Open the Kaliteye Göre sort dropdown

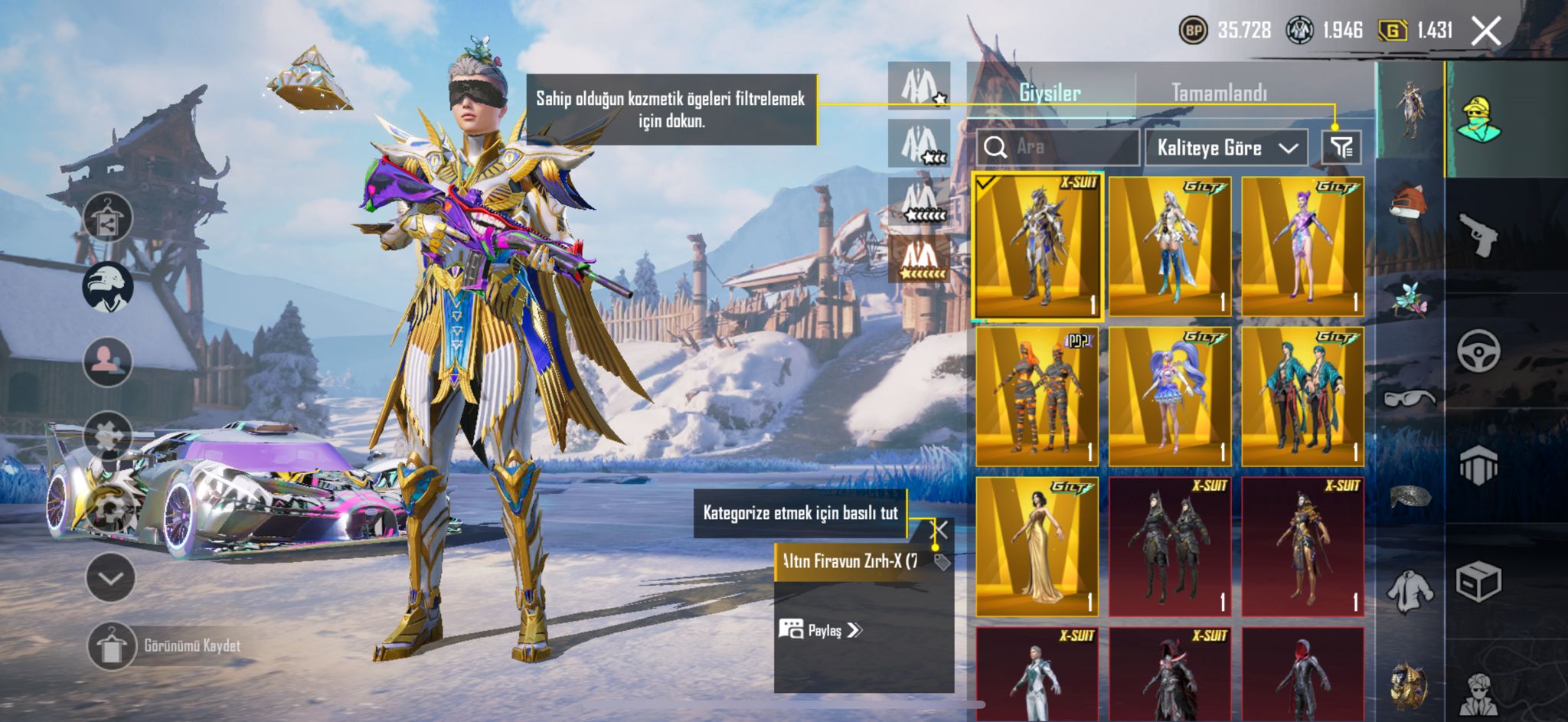coord(1227,148)
